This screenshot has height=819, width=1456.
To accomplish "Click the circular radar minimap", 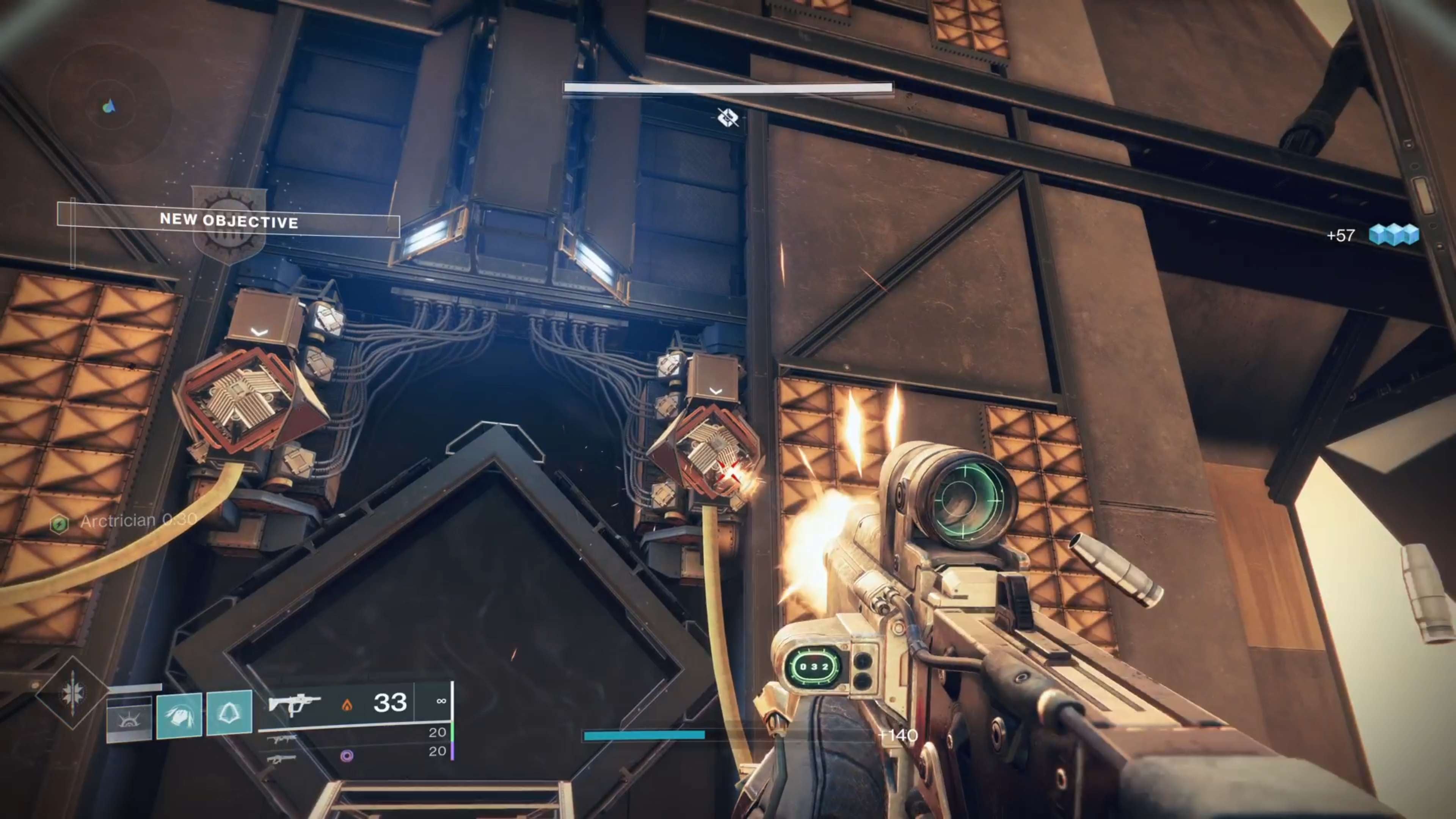I will [110, 106].
